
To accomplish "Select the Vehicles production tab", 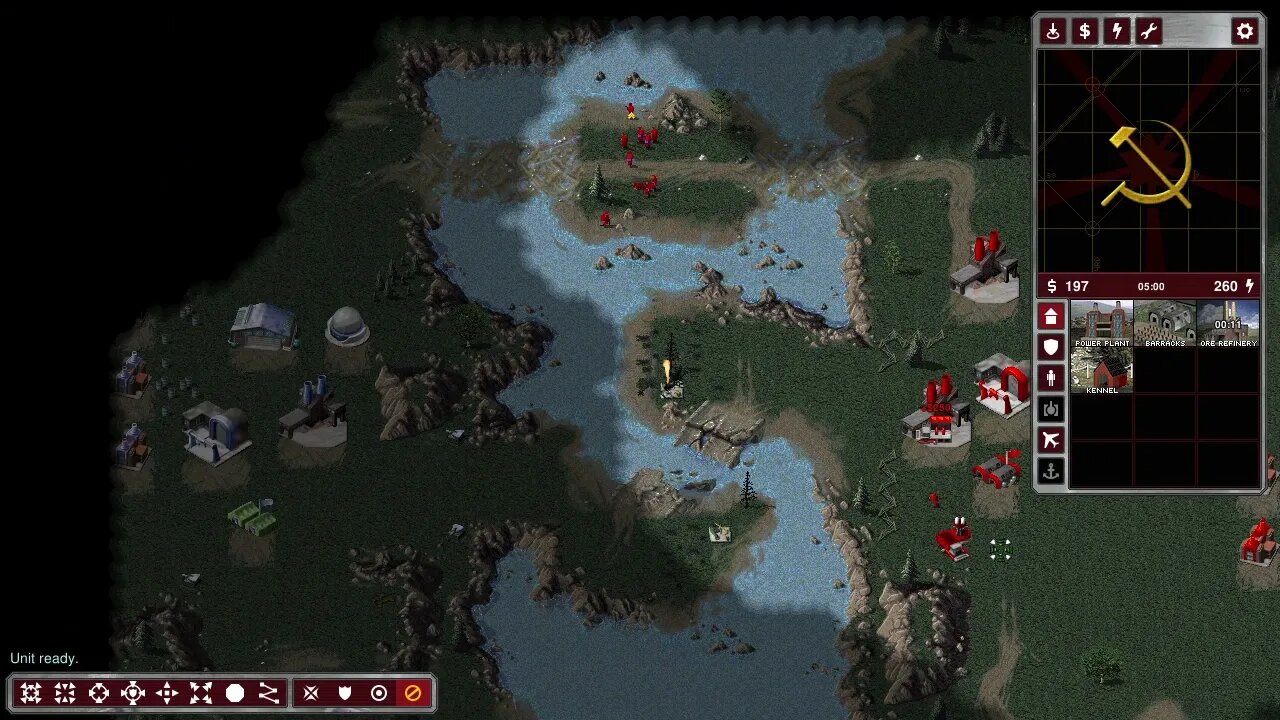I will point(1051,408).
